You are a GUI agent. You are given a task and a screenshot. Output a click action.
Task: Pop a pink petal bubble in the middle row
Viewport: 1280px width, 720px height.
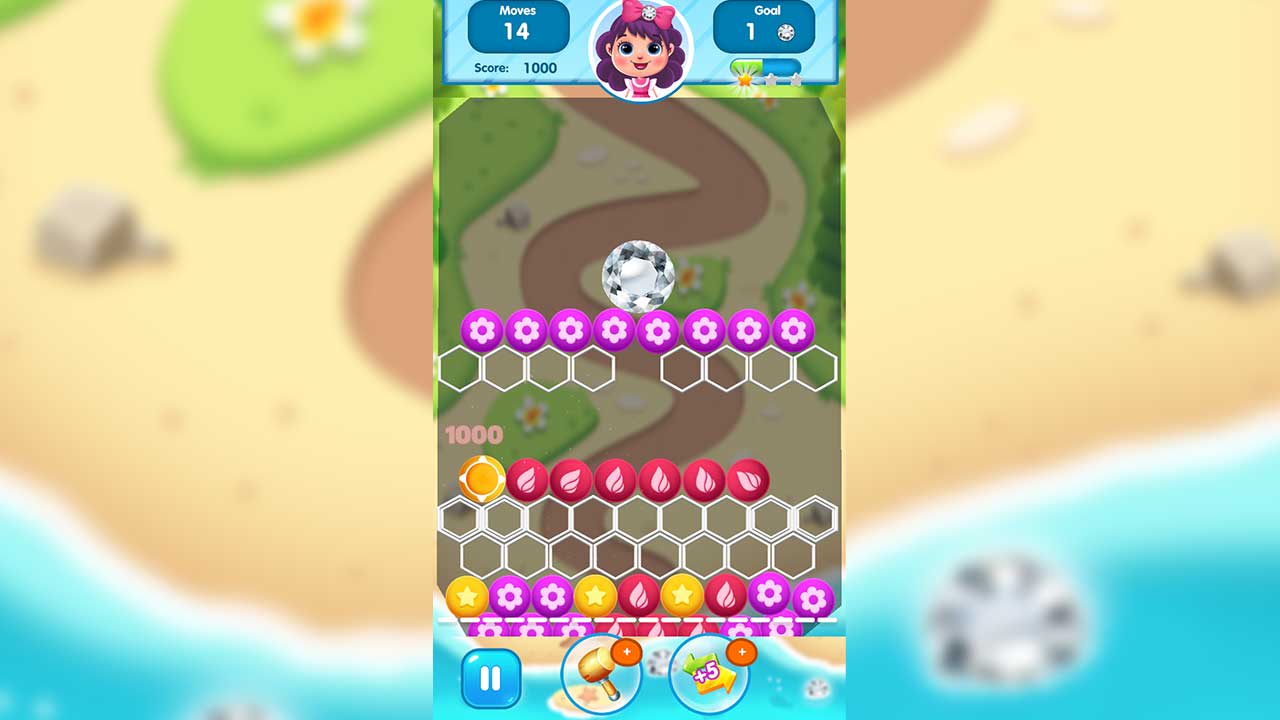[x=614, y=479]
